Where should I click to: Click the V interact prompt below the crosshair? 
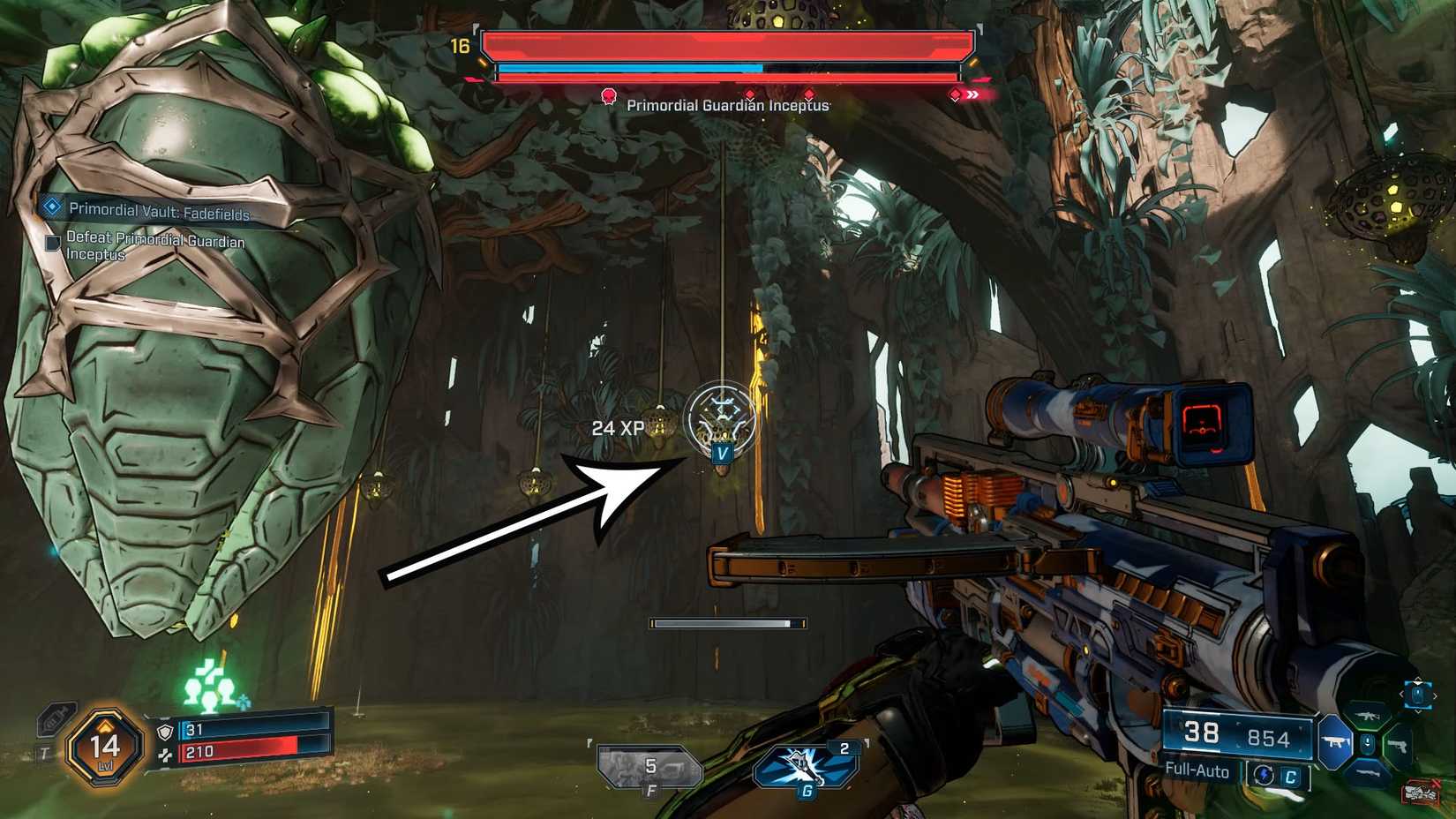pos(722,454)
